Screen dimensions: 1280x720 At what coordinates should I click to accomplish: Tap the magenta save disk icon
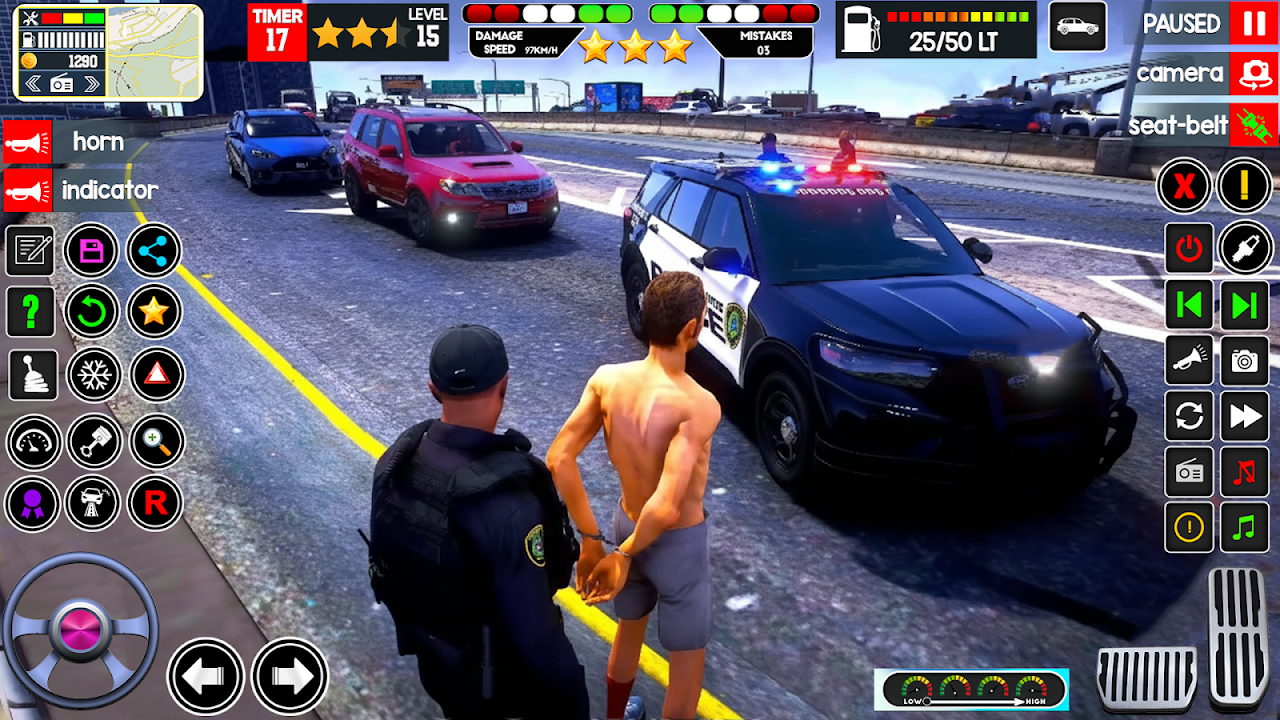coord(92,250)
